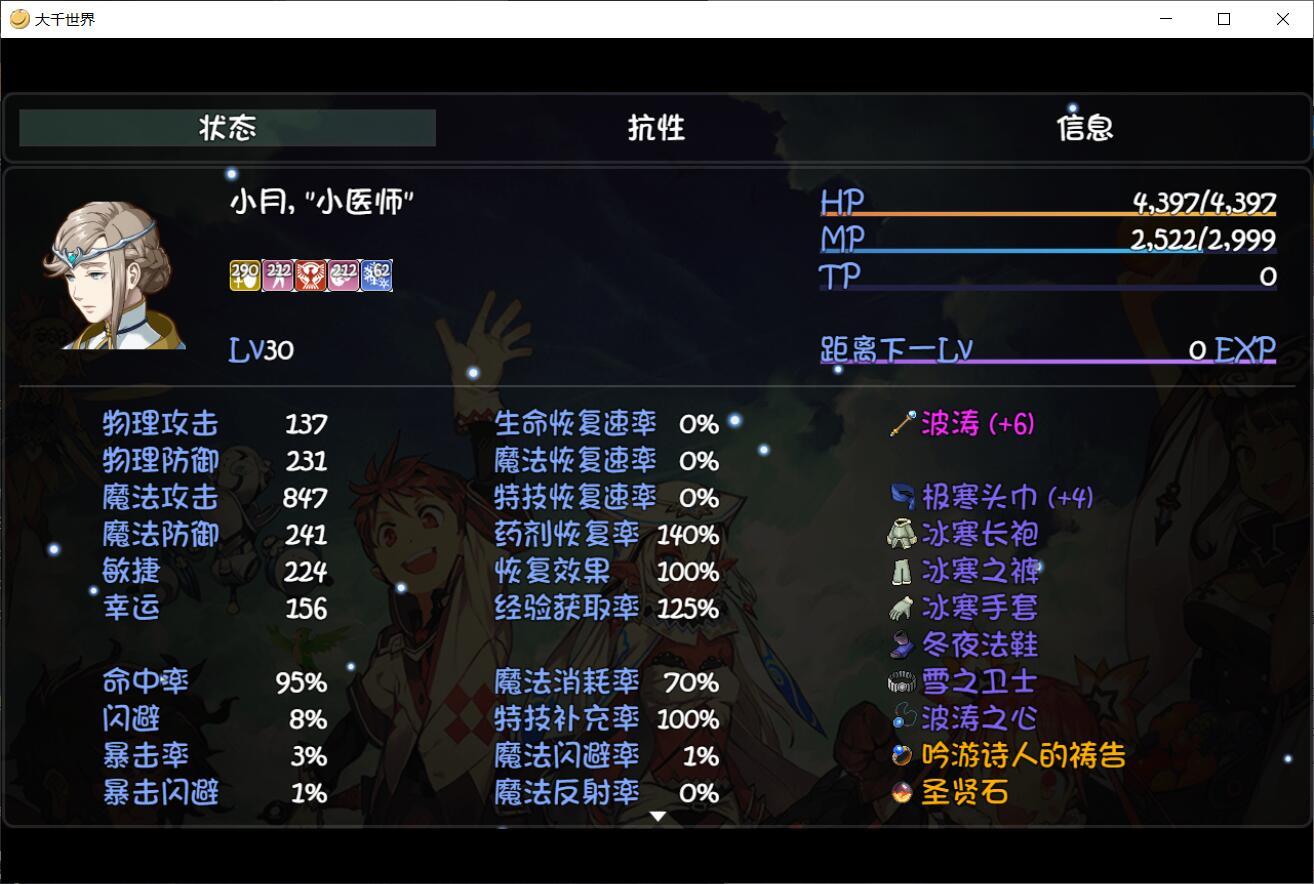
Task: Click the white down arrow scroll indicator
Action: (x=657, y=817)
